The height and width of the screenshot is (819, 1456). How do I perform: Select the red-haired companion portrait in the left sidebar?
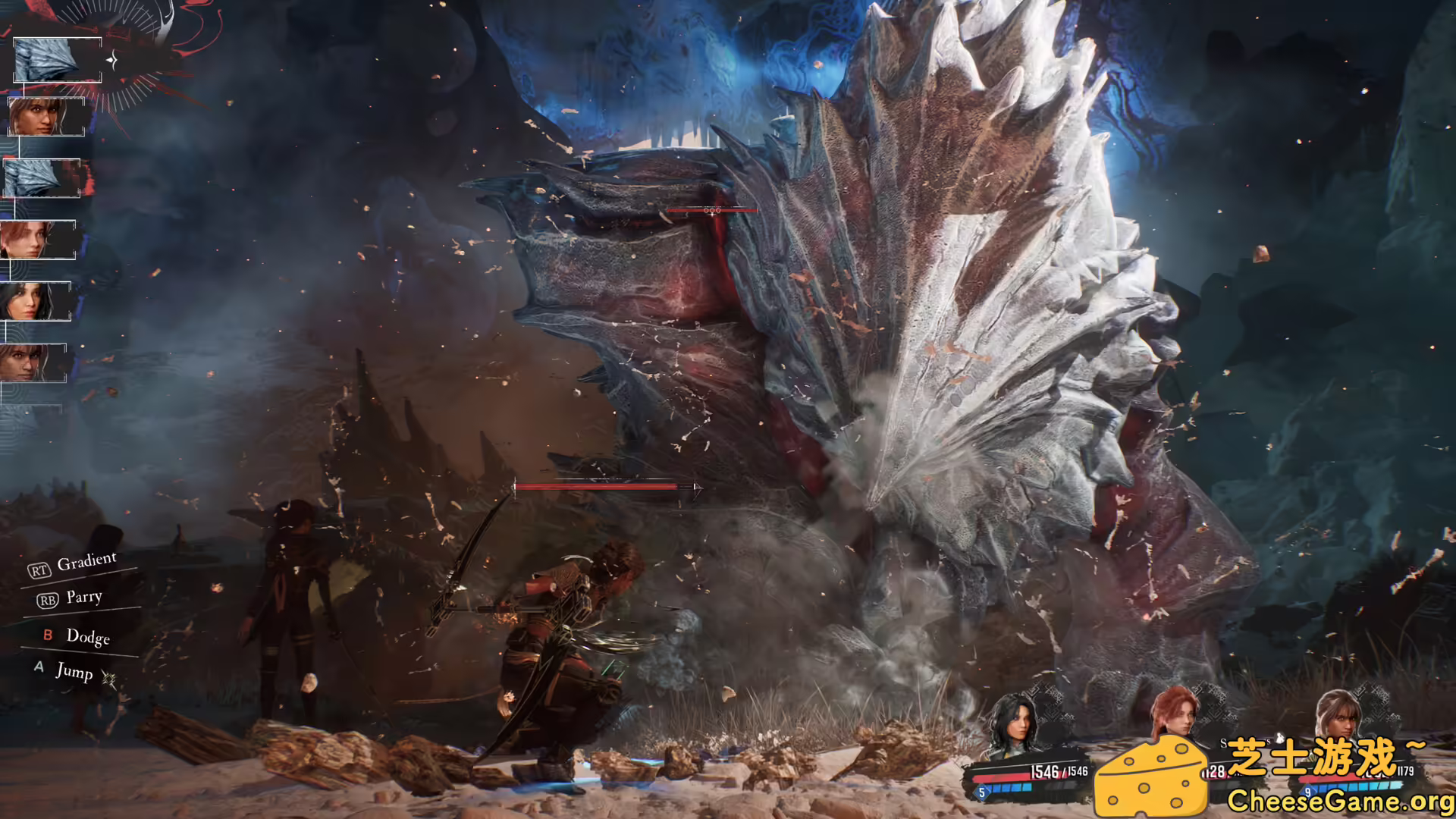[38, 239]
